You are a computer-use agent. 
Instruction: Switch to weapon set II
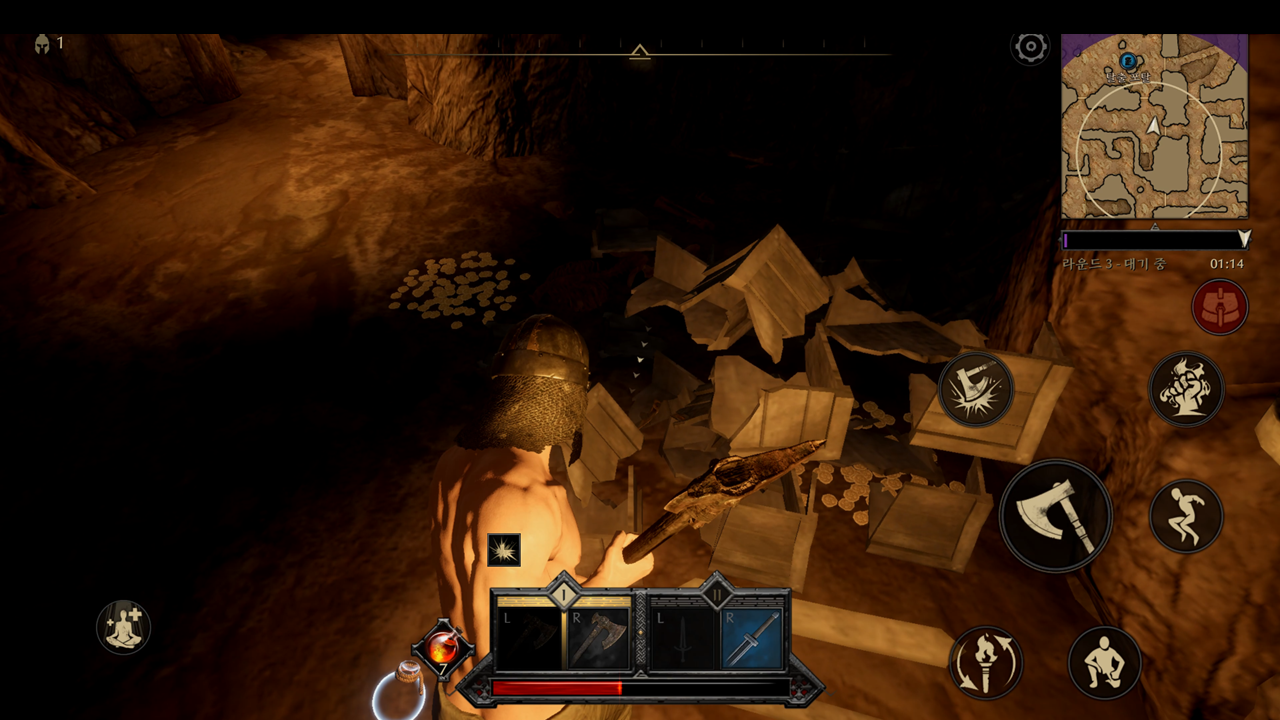(716, 594)
